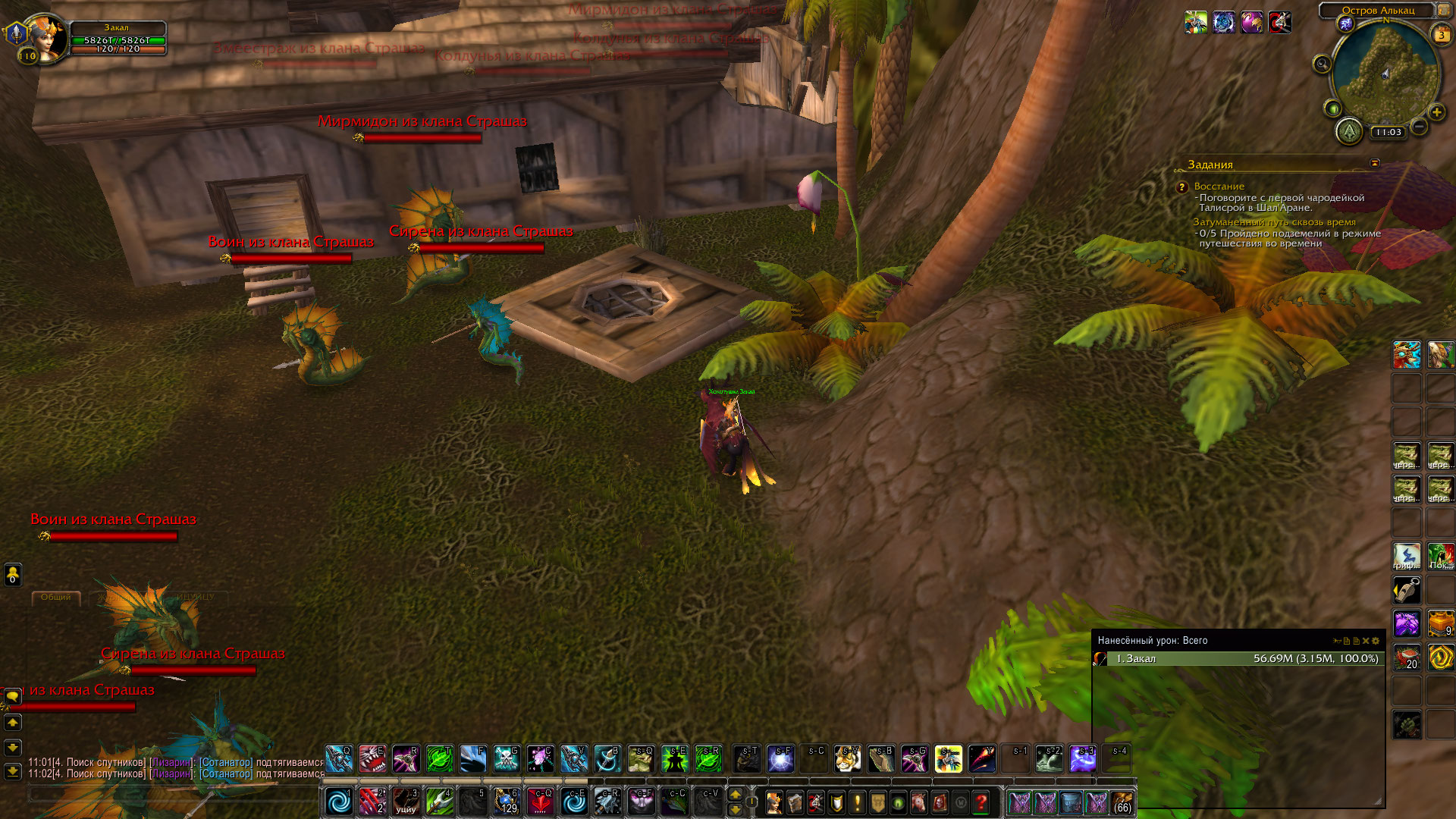Activate the skull ability bound to G
Viewport: 1456px width, 819px height.
507,758
